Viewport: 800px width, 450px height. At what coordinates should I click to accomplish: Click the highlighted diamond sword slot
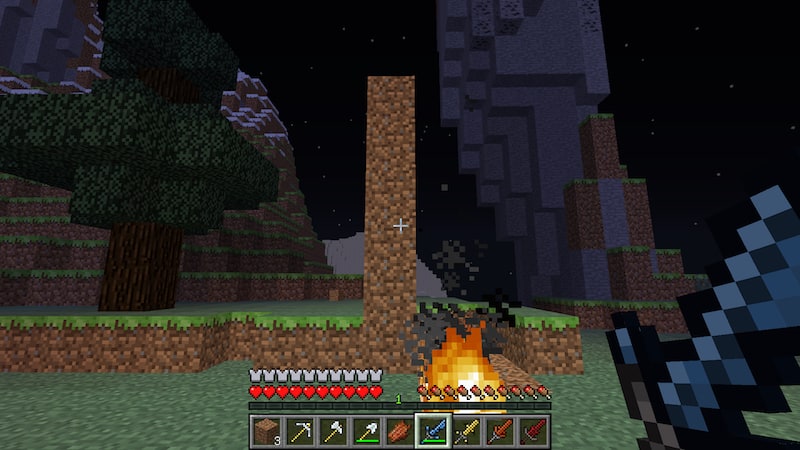coord(433,431)
